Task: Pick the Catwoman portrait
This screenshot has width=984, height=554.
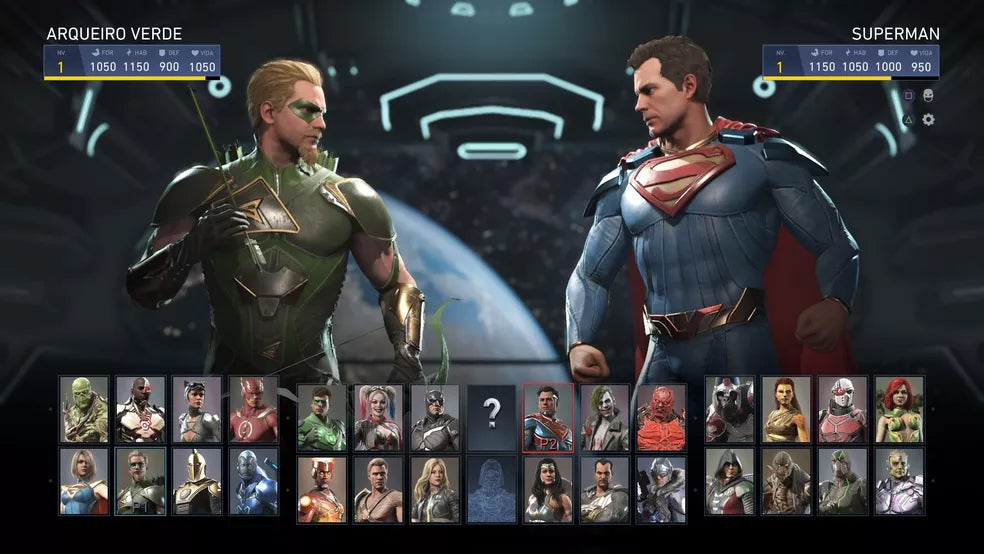Action: click(197, 409)
